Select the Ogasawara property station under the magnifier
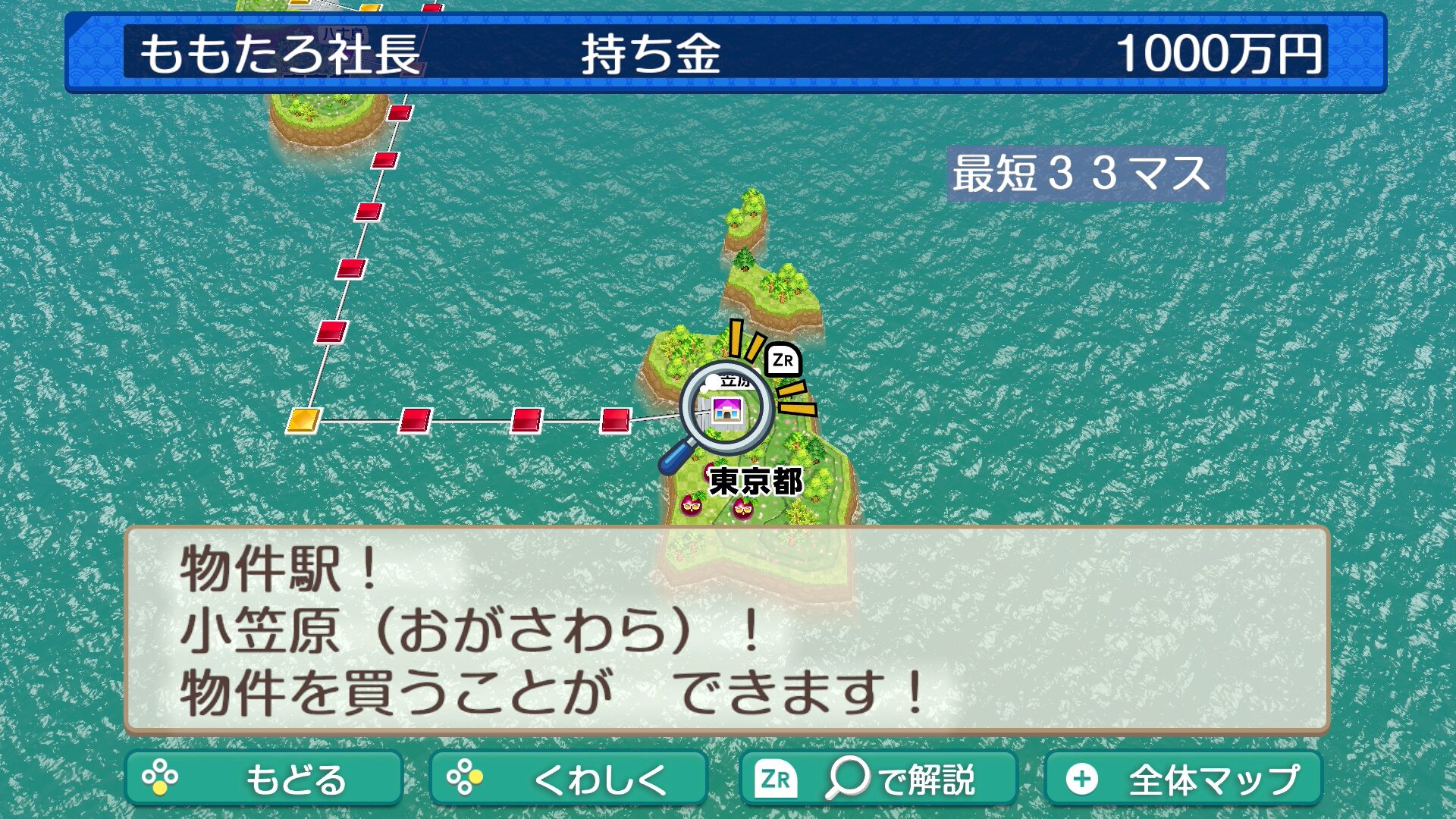Screen dimensions: 1456x819 click(726, 410)
